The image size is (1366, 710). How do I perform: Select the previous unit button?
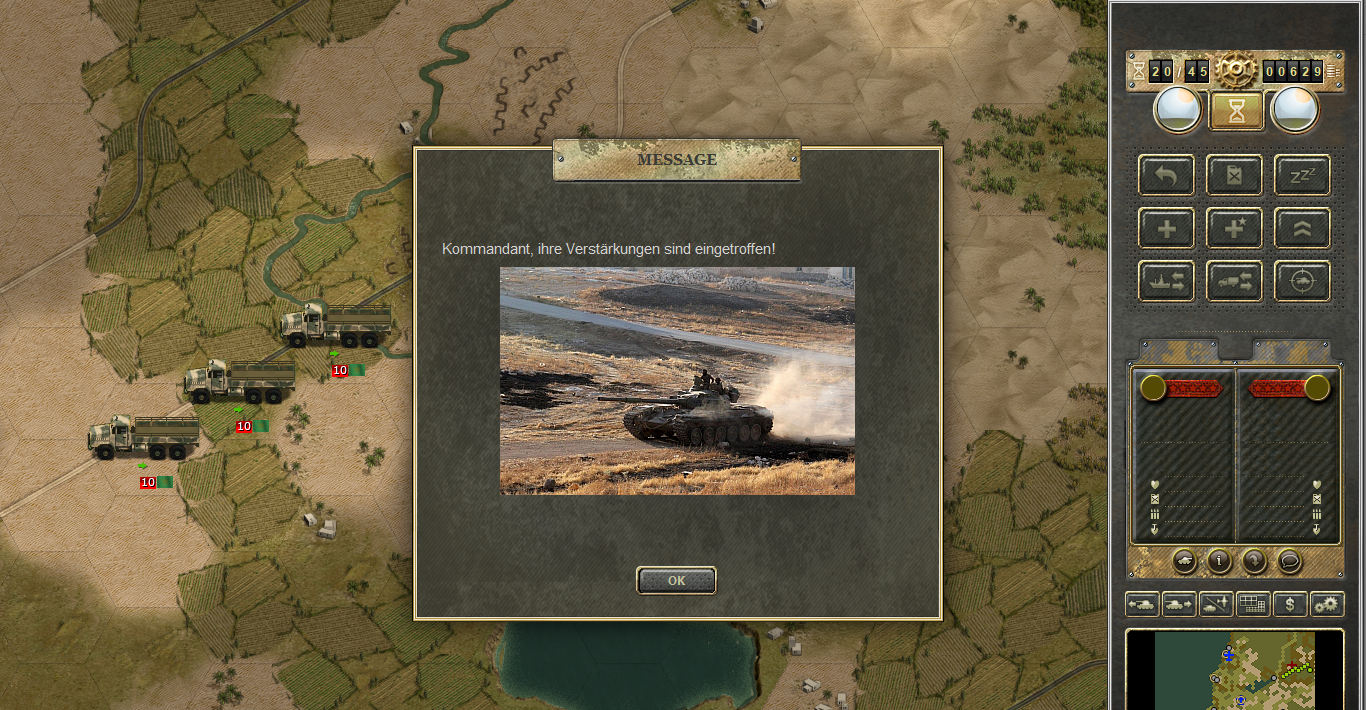[x=1142, y=604]
